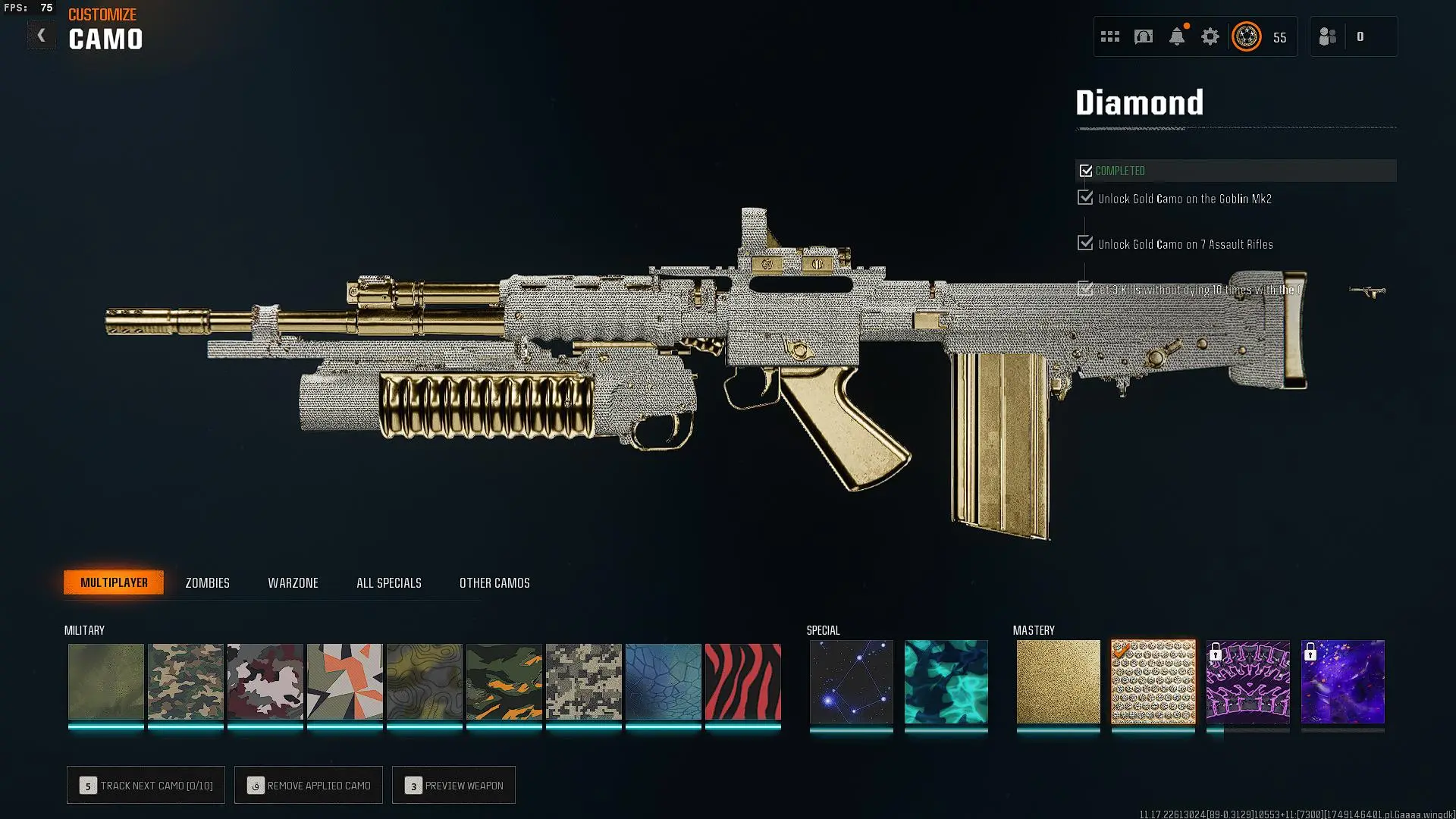Click Track Next Camo button
This screenshot has width=1456, height=819.
146,786
